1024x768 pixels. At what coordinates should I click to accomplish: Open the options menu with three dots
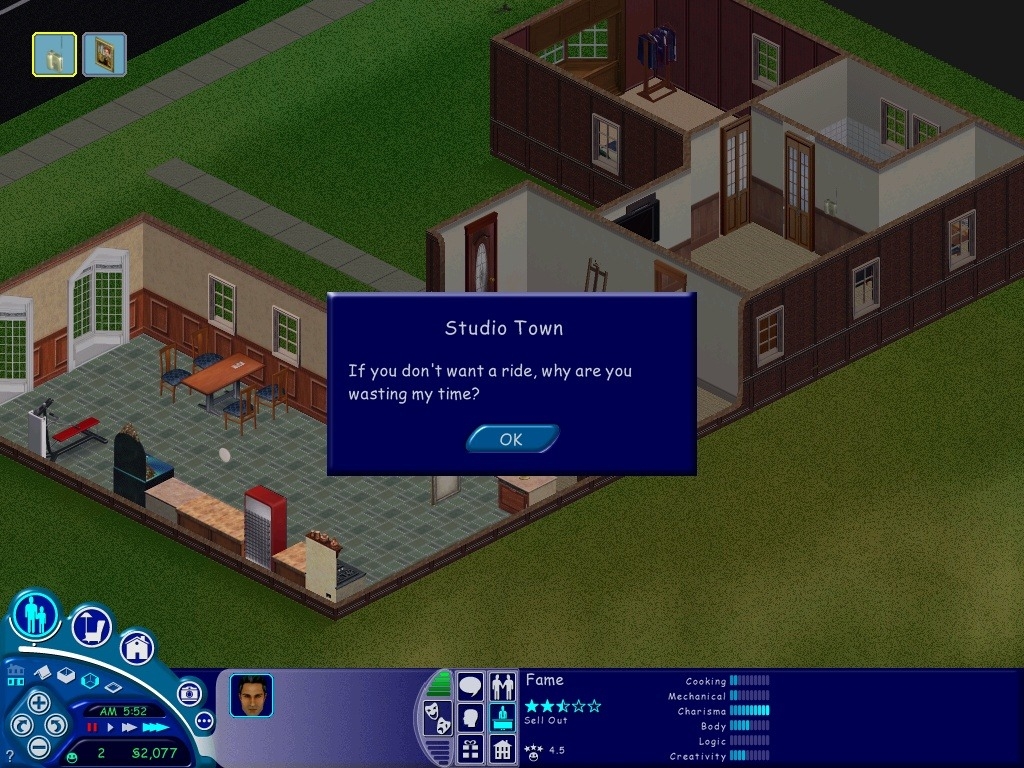click(205, 720)
